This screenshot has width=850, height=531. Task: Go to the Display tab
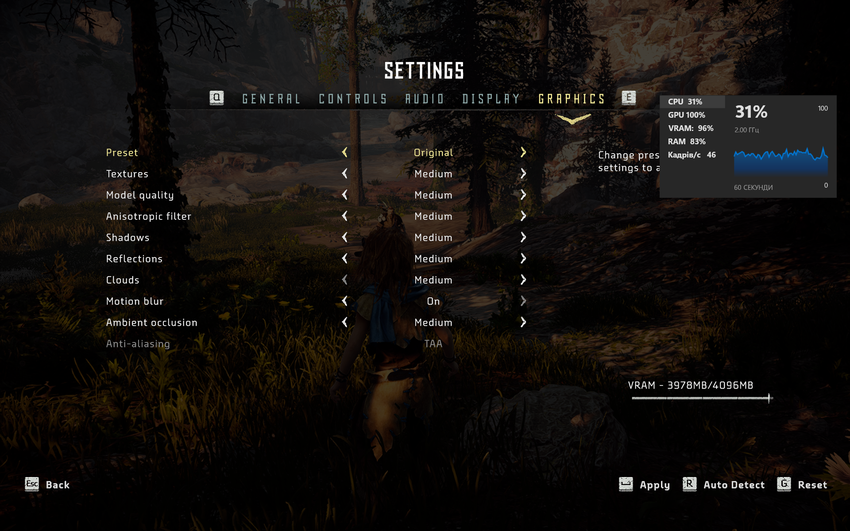(x=491, y=99)
